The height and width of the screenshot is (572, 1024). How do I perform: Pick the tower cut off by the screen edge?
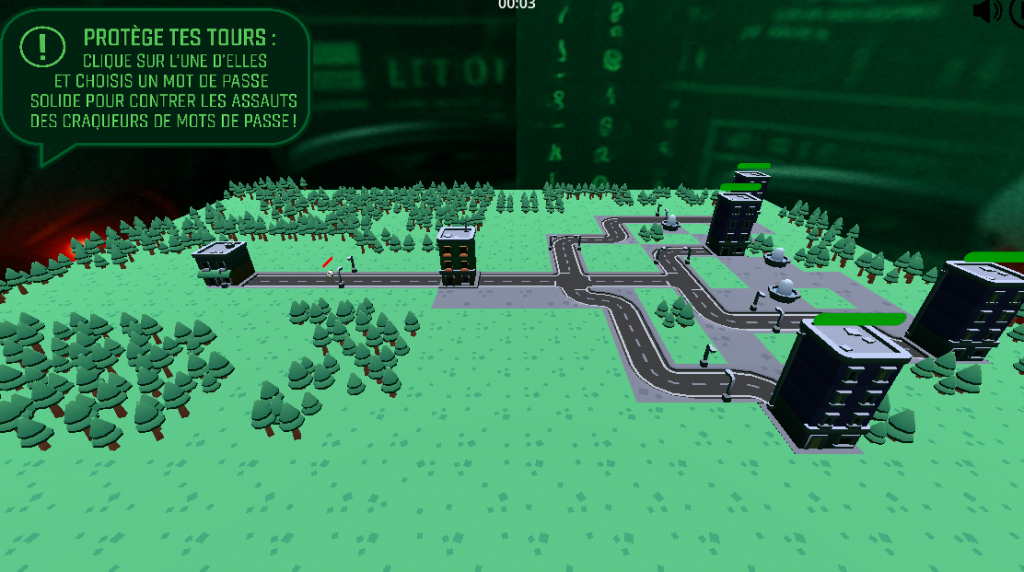[x=974, y=306]
